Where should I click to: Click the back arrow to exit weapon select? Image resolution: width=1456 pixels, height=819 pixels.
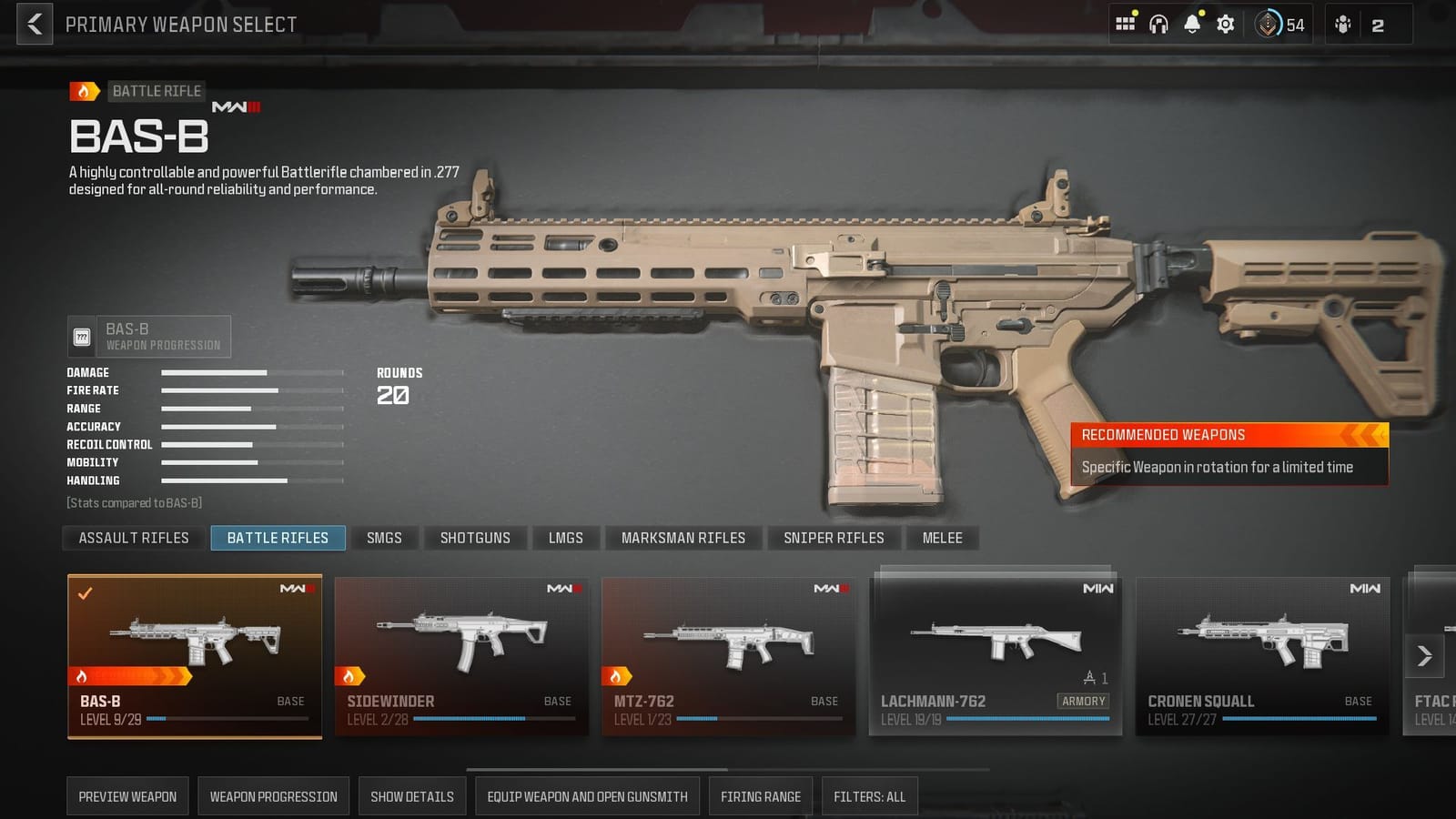34,25
